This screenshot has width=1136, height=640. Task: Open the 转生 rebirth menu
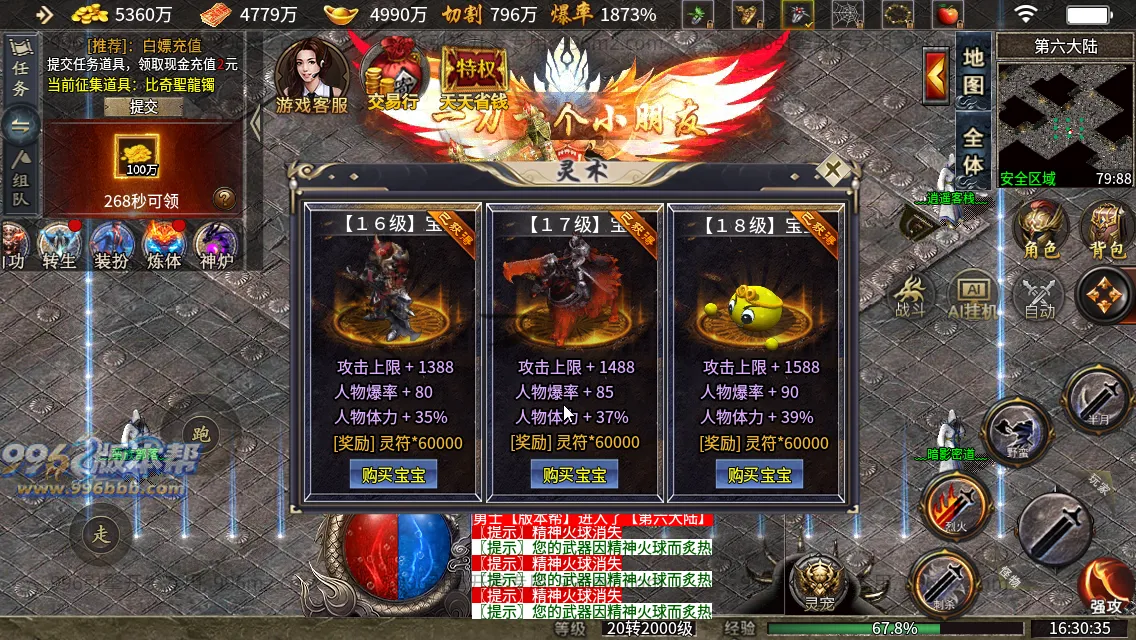tap(59, 245)
